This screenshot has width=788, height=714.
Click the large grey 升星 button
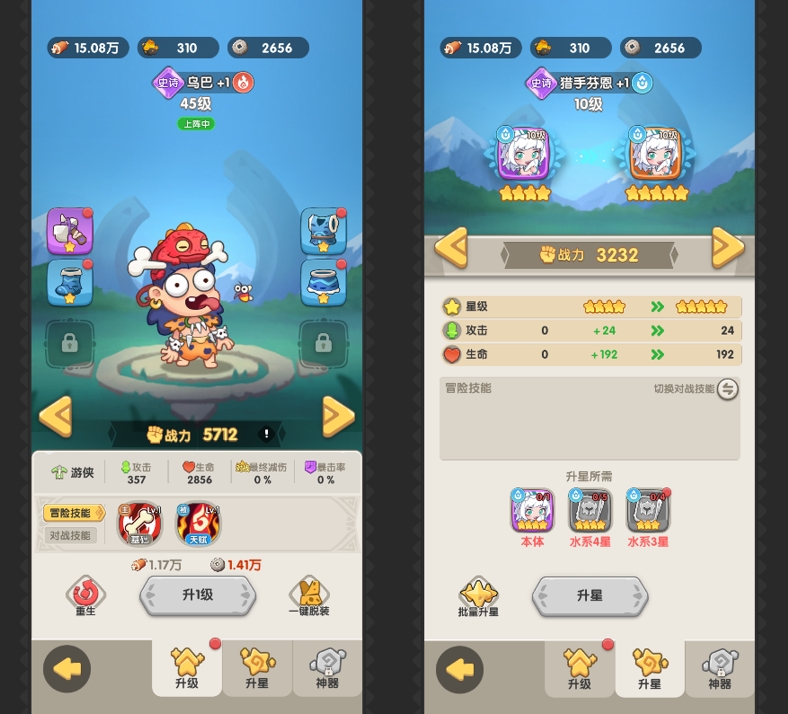click(x=589, y=595)
